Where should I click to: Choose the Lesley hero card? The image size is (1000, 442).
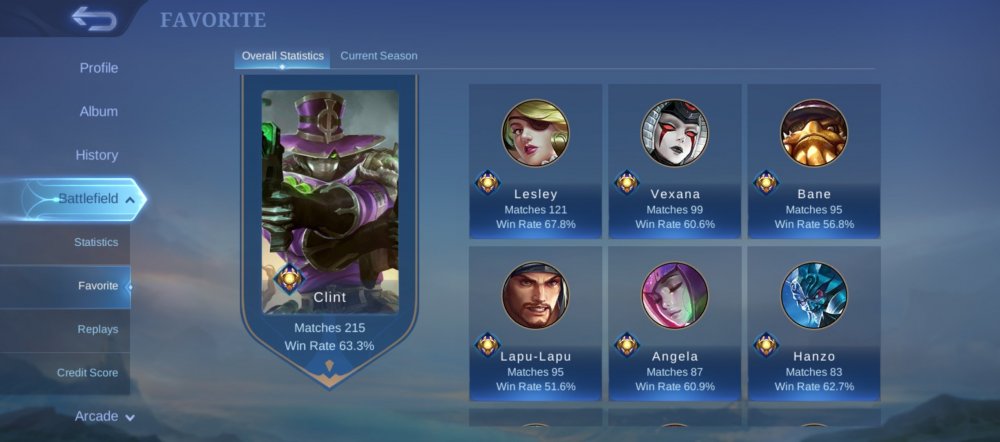pos(535,162)
